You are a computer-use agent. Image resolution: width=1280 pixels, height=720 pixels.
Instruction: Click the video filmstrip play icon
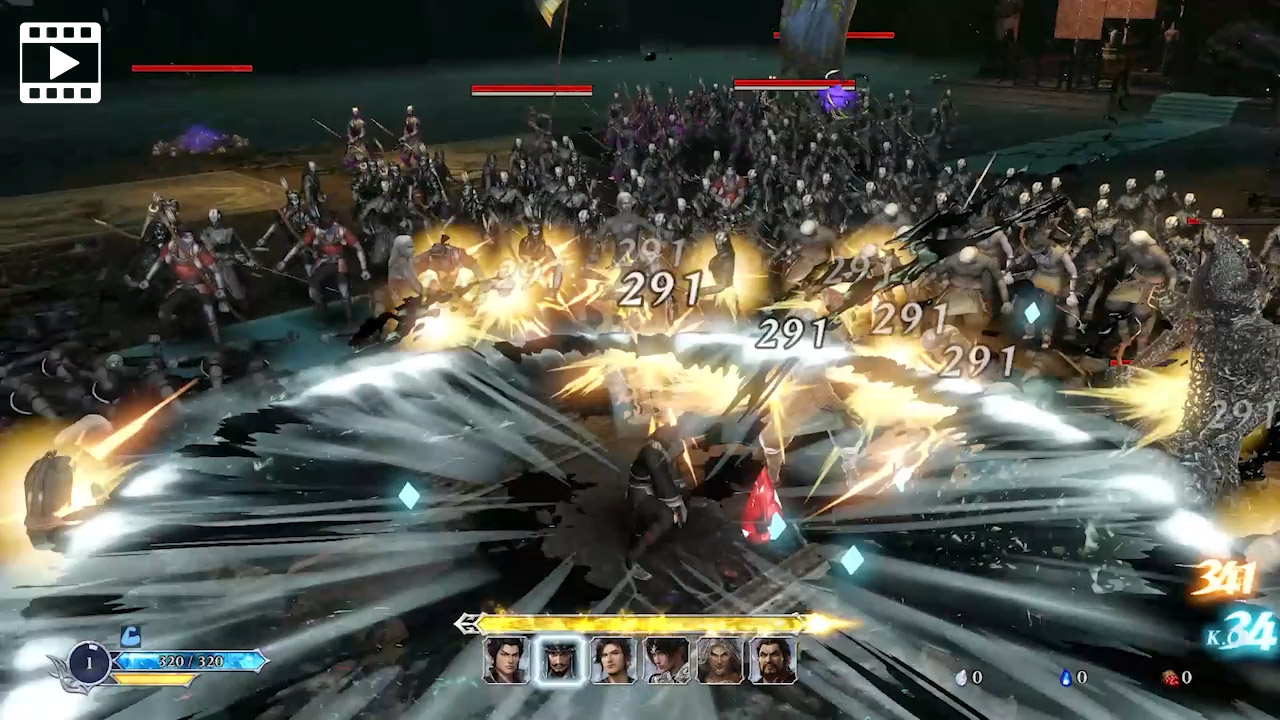(60, 62)
